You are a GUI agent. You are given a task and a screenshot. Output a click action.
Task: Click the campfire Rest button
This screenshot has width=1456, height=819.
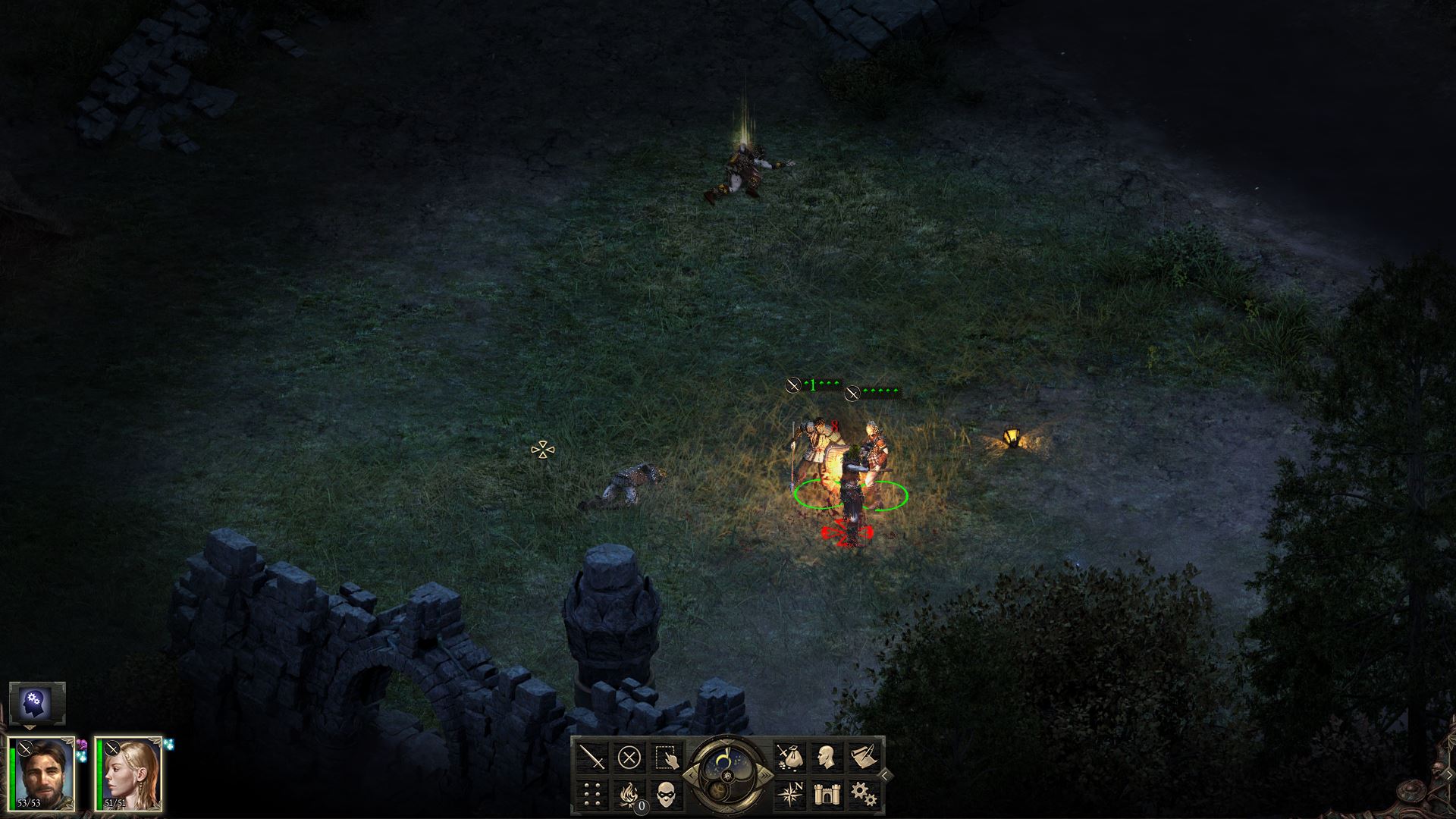(629, 794)
